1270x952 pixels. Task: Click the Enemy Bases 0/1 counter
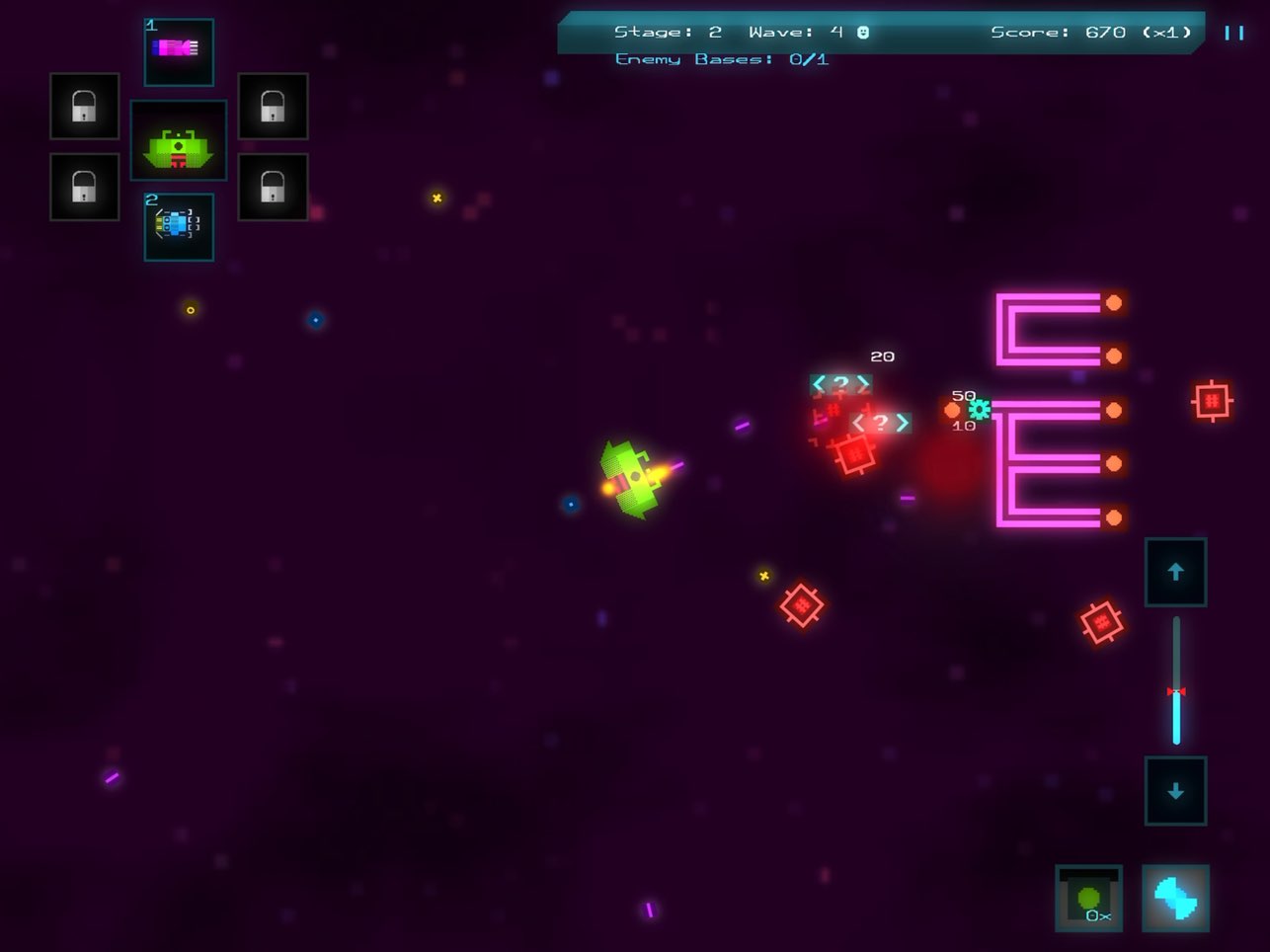point(722,58)
